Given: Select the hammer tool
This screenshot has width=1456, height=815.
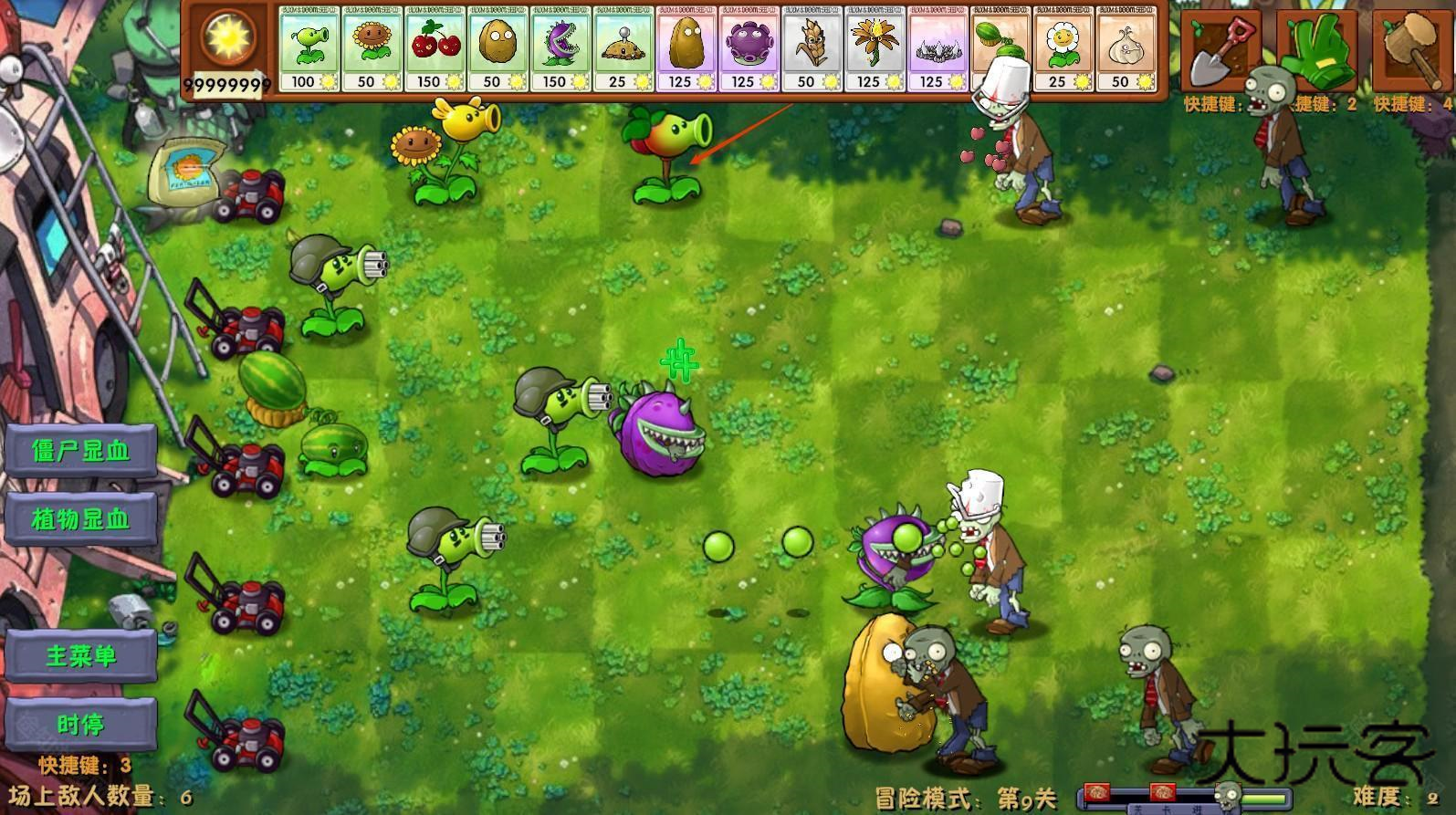Looking at the screenshot, I should [x=1410, y=50].
